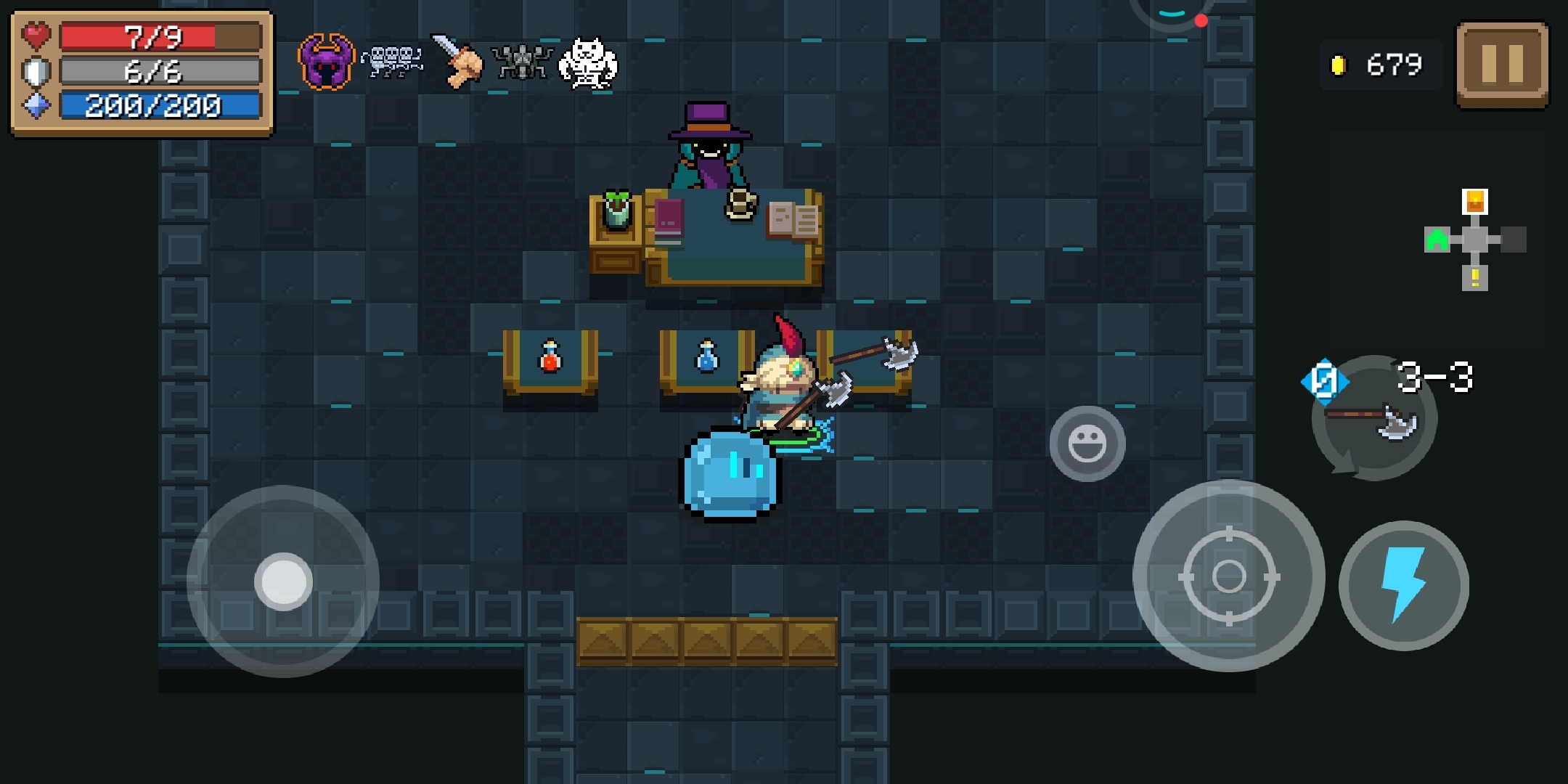This screenshot has width=1568, height=784.
Task: Tap the virtual movement joystick
Action: click(283, 581)
